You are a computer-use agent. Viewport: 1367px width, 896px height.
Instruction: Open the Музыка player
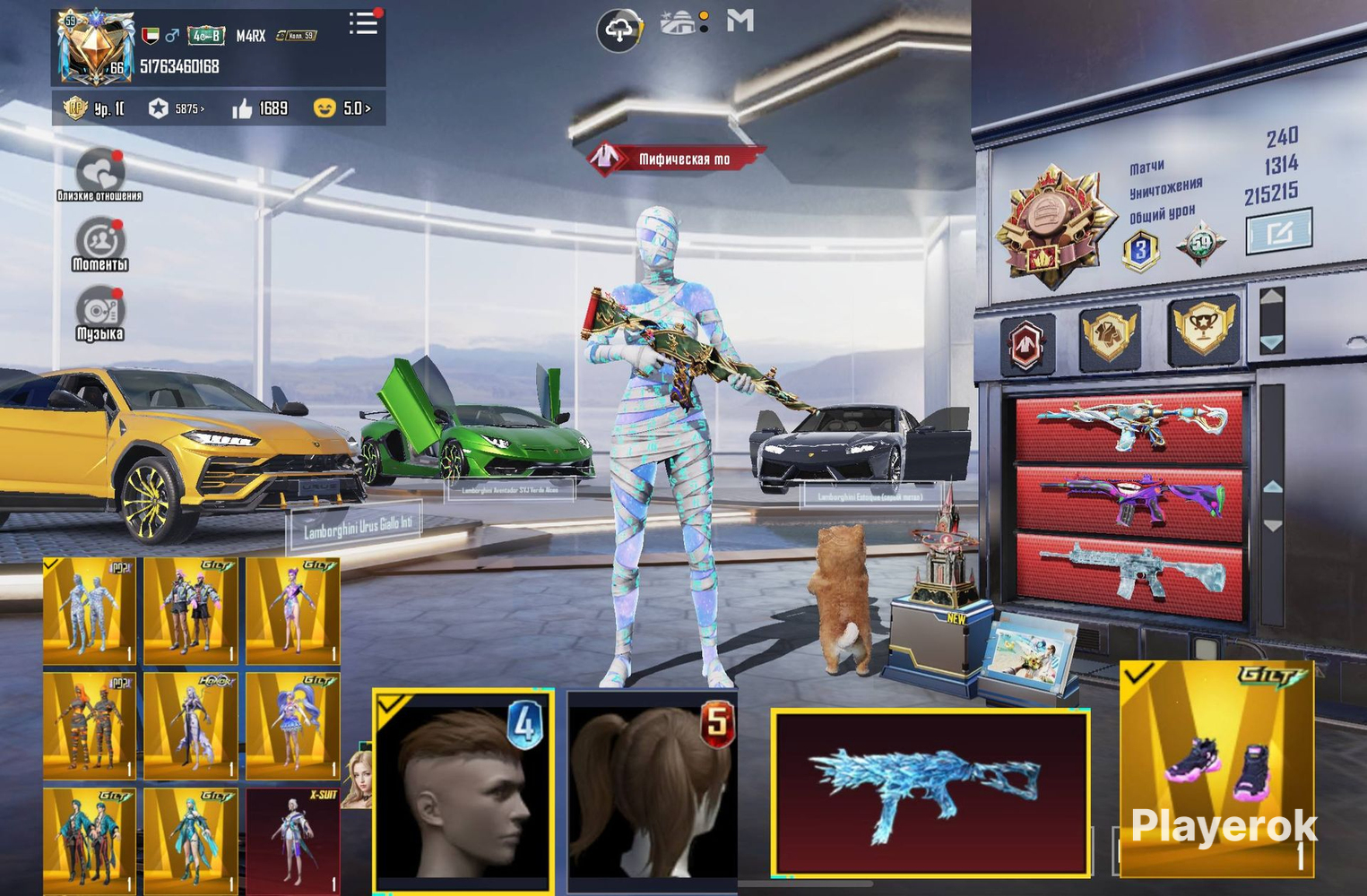(x=99, y=313)
